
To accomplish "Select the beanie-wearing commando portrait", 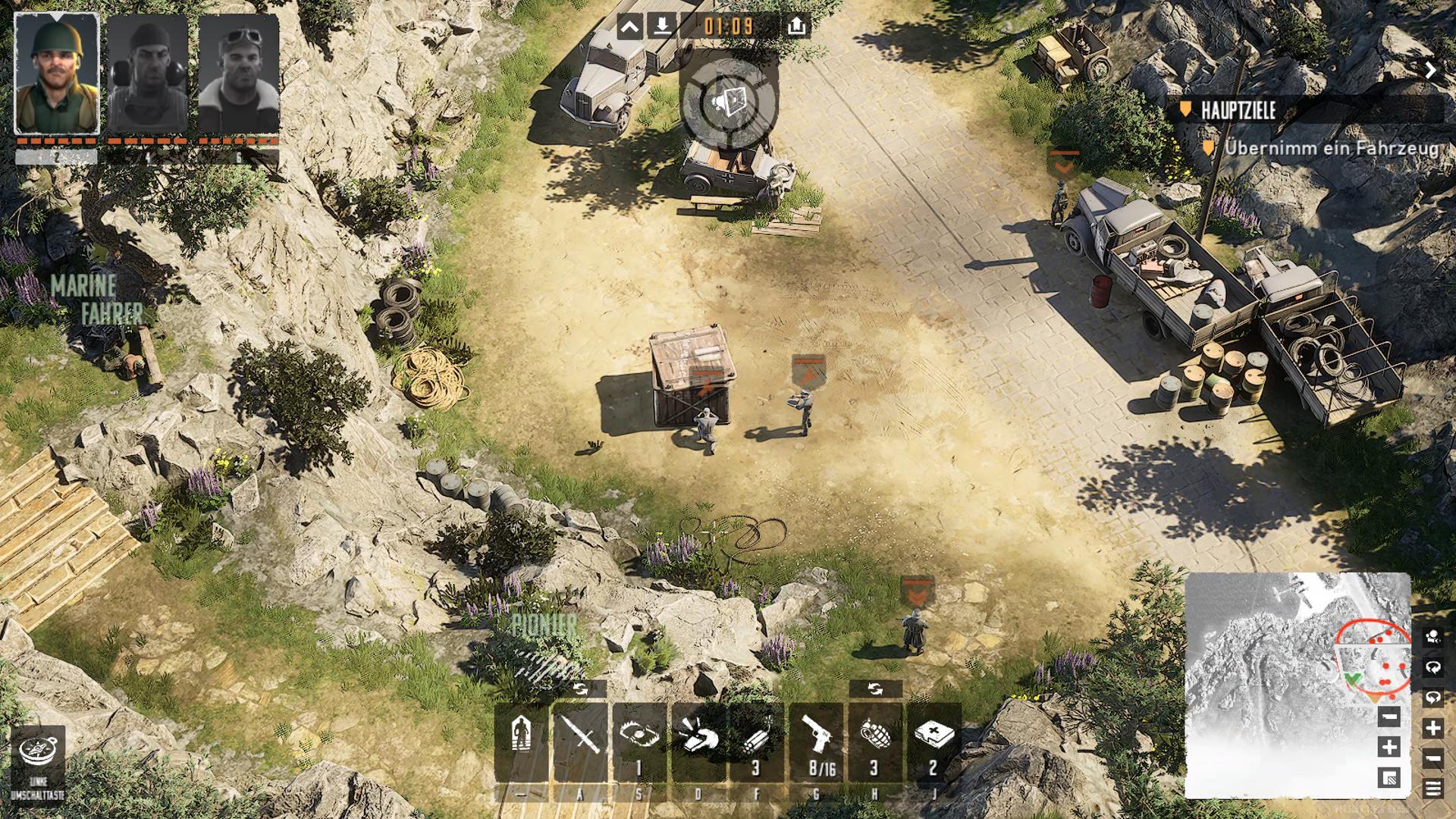I will pos(148,74).
